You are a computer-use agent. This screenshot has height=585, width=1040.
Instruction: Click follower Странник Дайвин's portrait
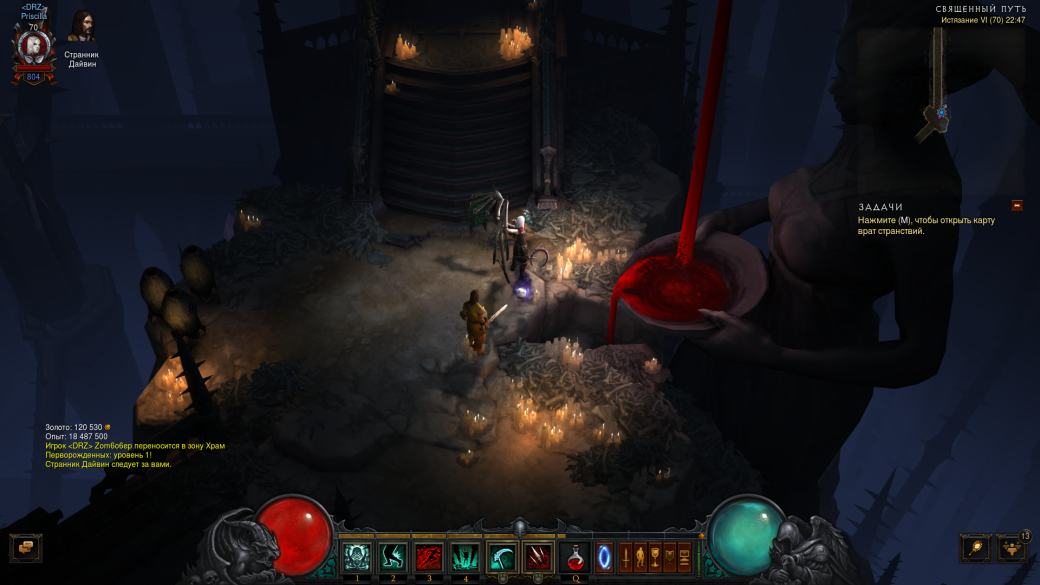[82, 27]
